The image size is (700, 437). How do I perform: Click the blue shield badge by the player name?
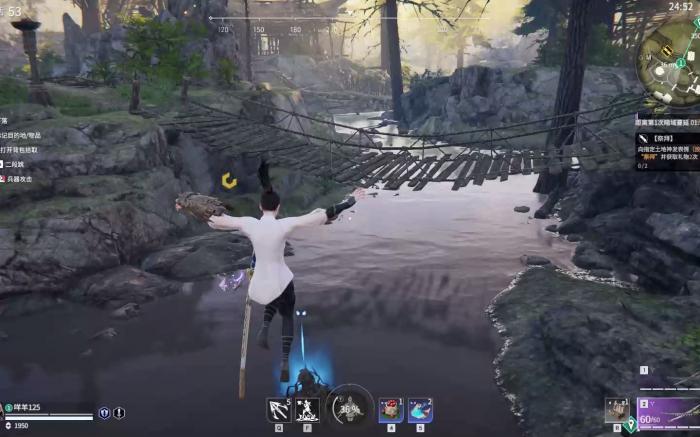[x=104, y=412]
